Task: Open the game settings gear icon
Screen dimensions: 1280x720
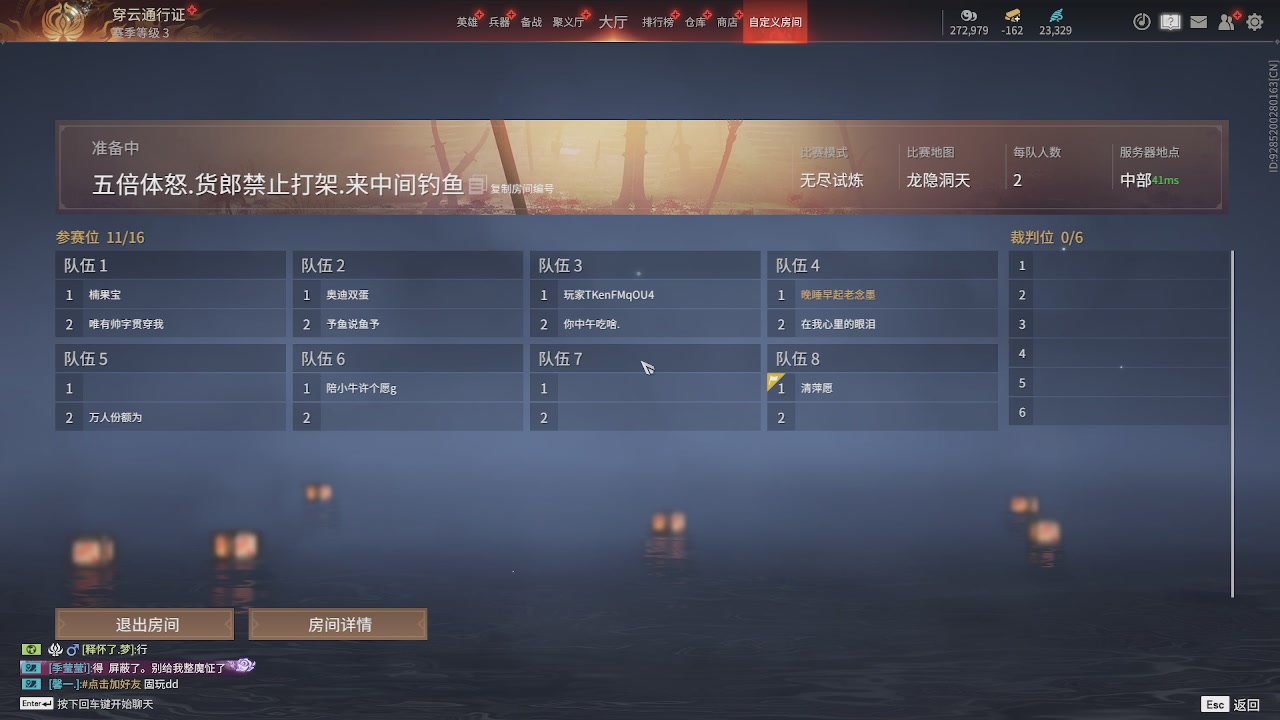Action: tap(1254, 21)
